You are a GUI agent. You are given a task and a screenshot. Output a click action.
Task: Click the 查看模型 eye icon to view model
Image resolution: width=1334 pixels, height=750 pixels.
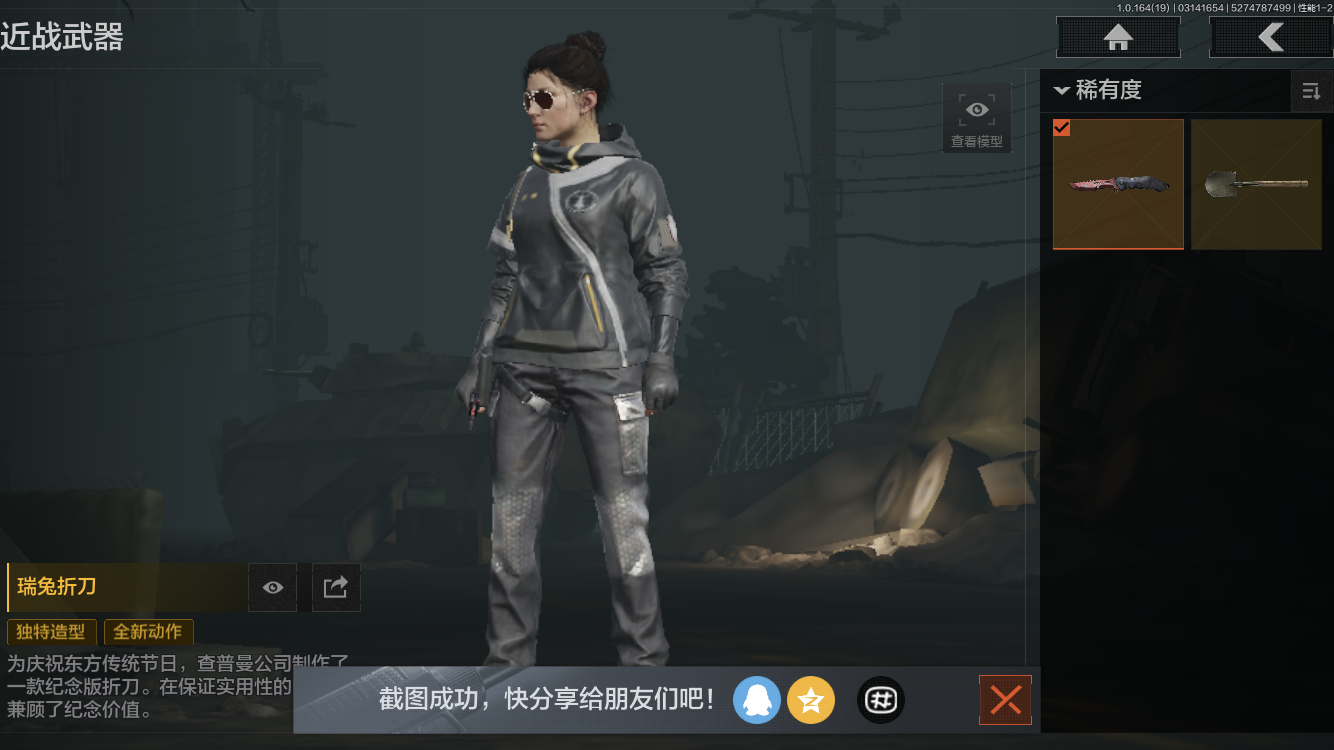pos(976,109)
